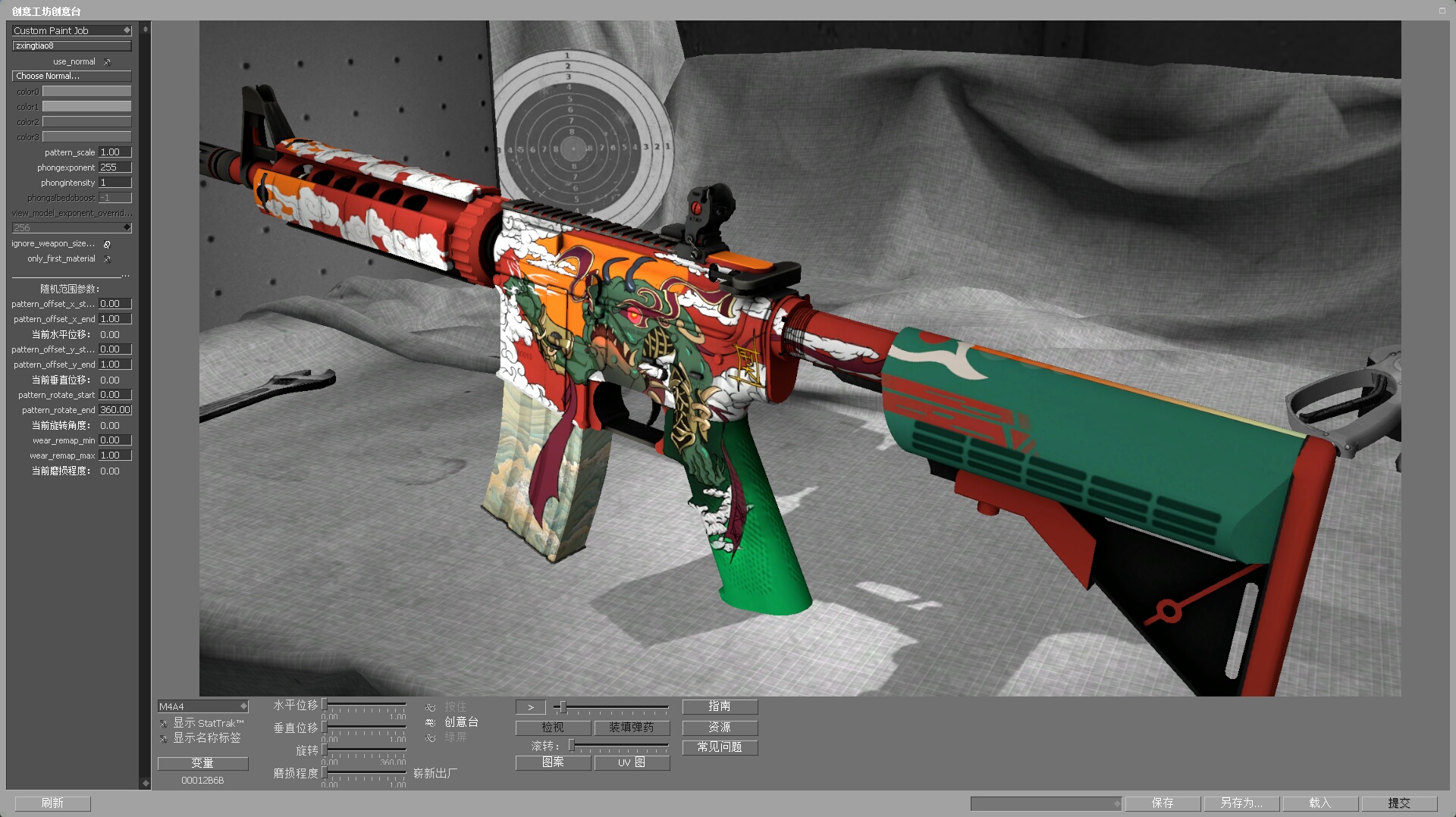Click the 另存为... save-as button
Image resolution: width=1456 pixels, height=817 pixels.
1241,803
